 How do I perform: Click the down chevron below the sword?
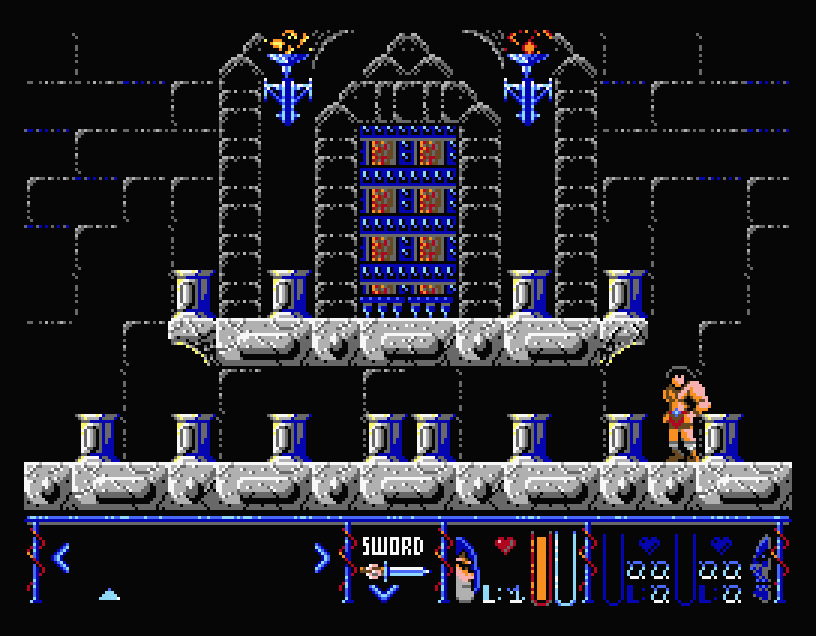(384, 593)
